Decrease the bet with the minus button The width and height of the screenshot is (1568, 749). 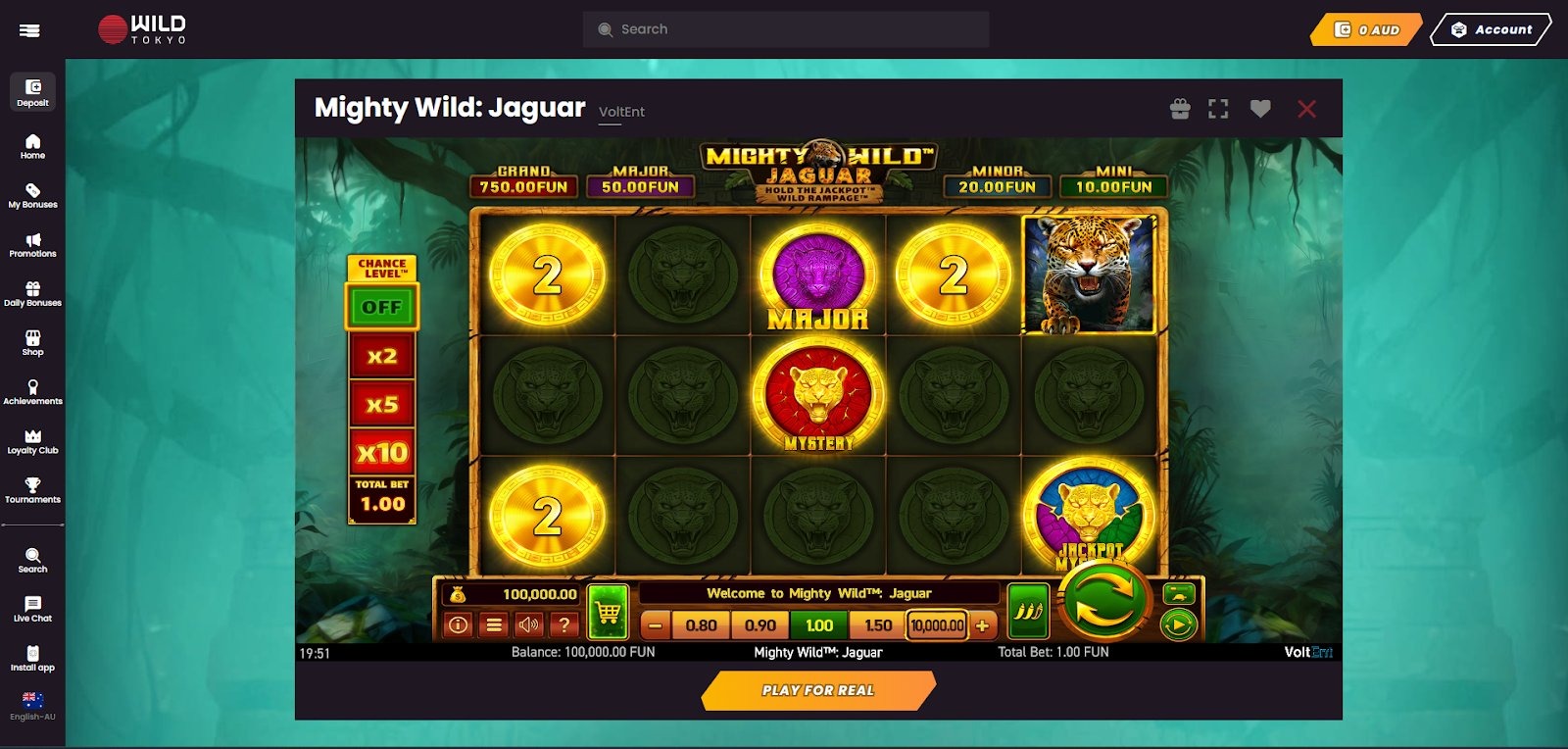[656, 625]
